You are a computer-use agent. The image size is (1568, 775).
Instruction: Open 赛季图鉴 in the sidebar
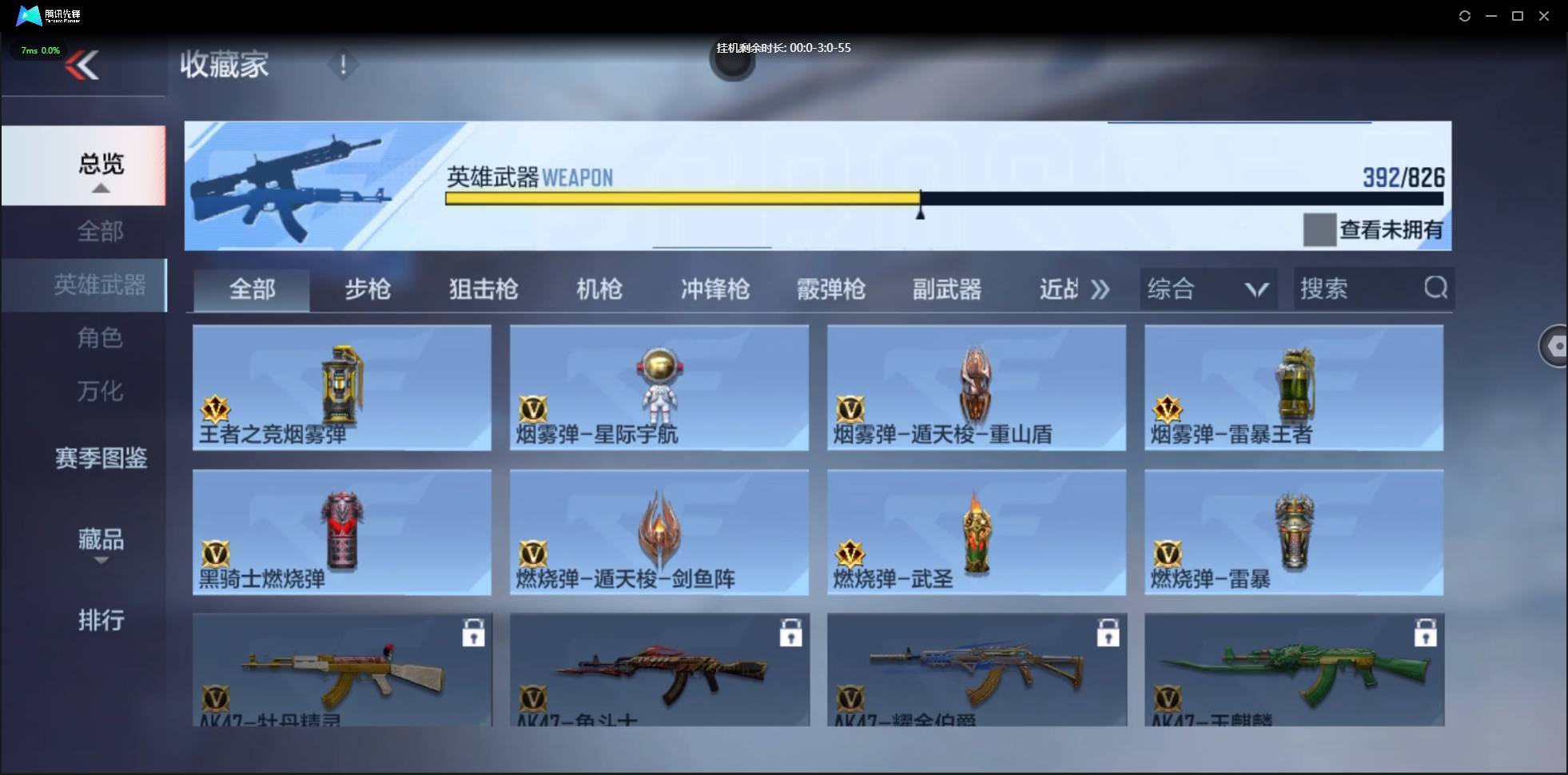point(101,459)
